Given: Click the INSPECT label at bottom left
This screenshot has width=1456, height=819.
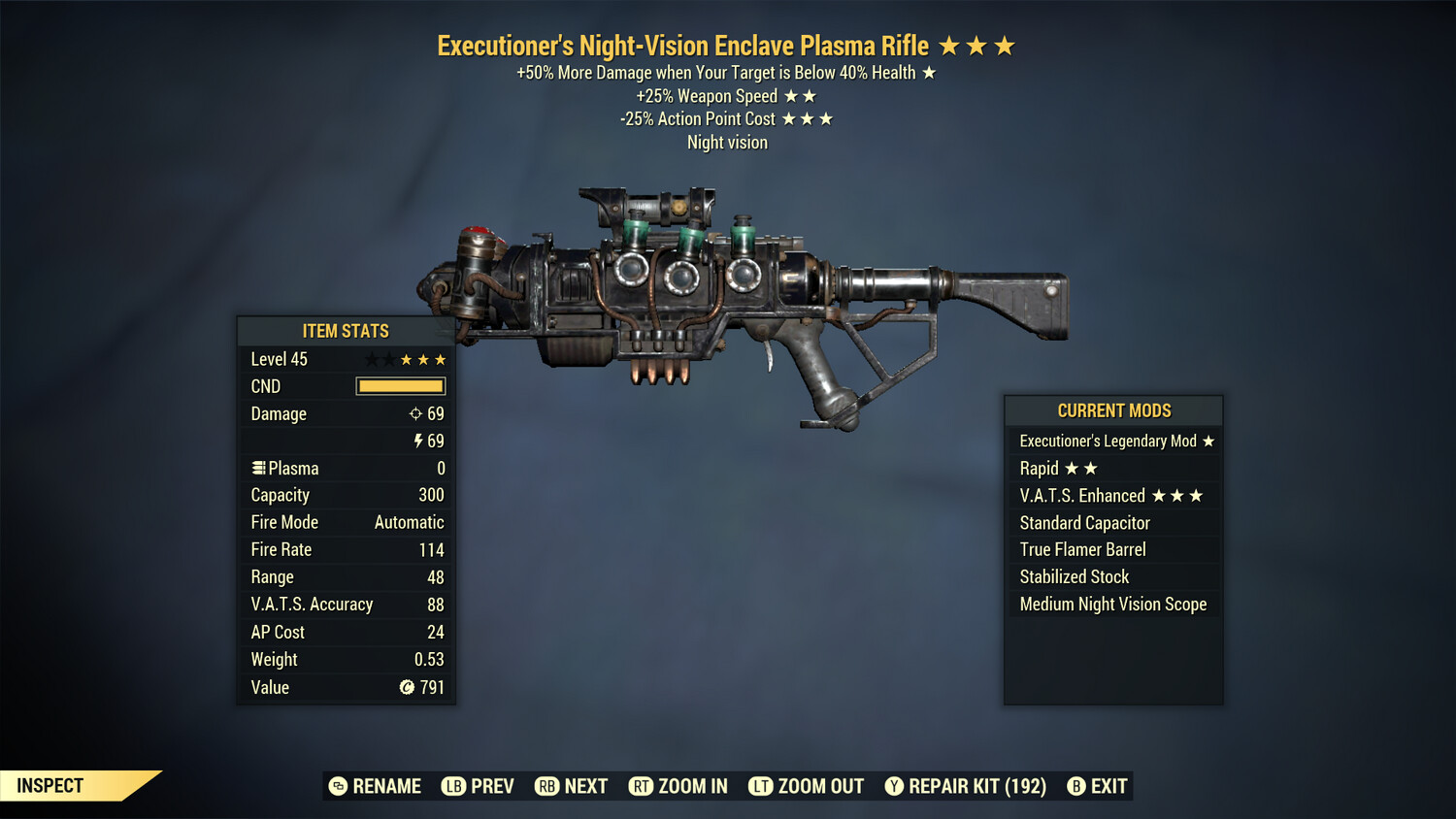Looking at the screenshot, I should pyautogui.click(x=49, y=786).
